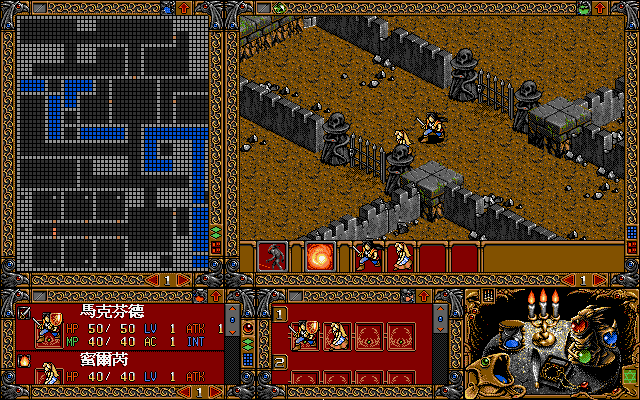The width and height of the screenshot is (640, 400).
Task: Click the right page arrow below game view
Action: tap(598, 280)
